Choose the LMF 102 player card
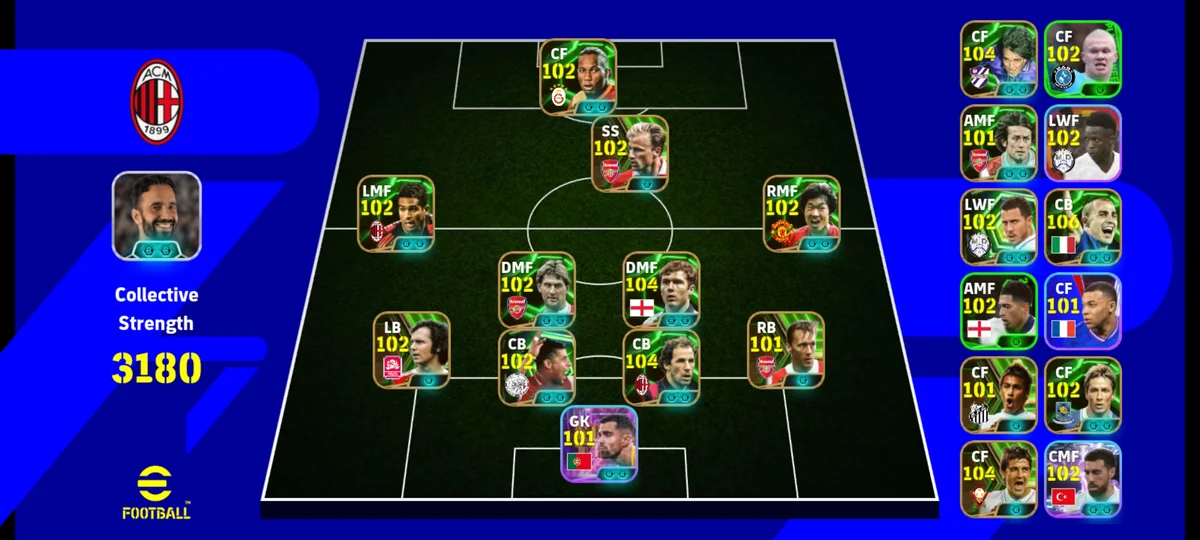The height and width of the screenshot is (540, 1200). (x=396, y=214)
